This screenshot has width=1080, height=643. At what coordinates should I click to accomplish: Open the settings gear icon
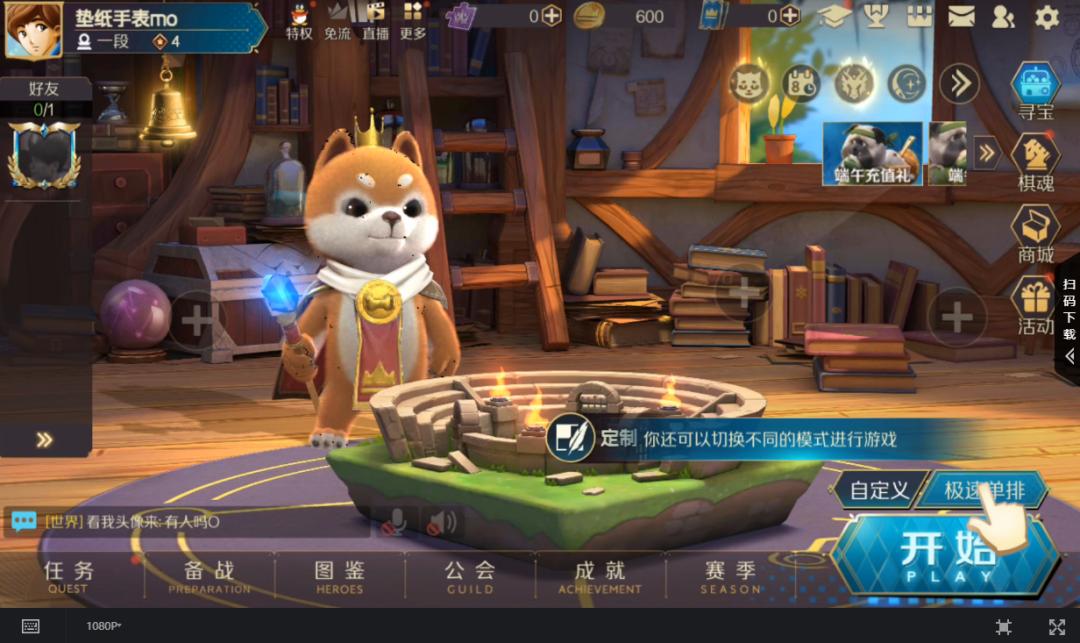pos(1046,16)
